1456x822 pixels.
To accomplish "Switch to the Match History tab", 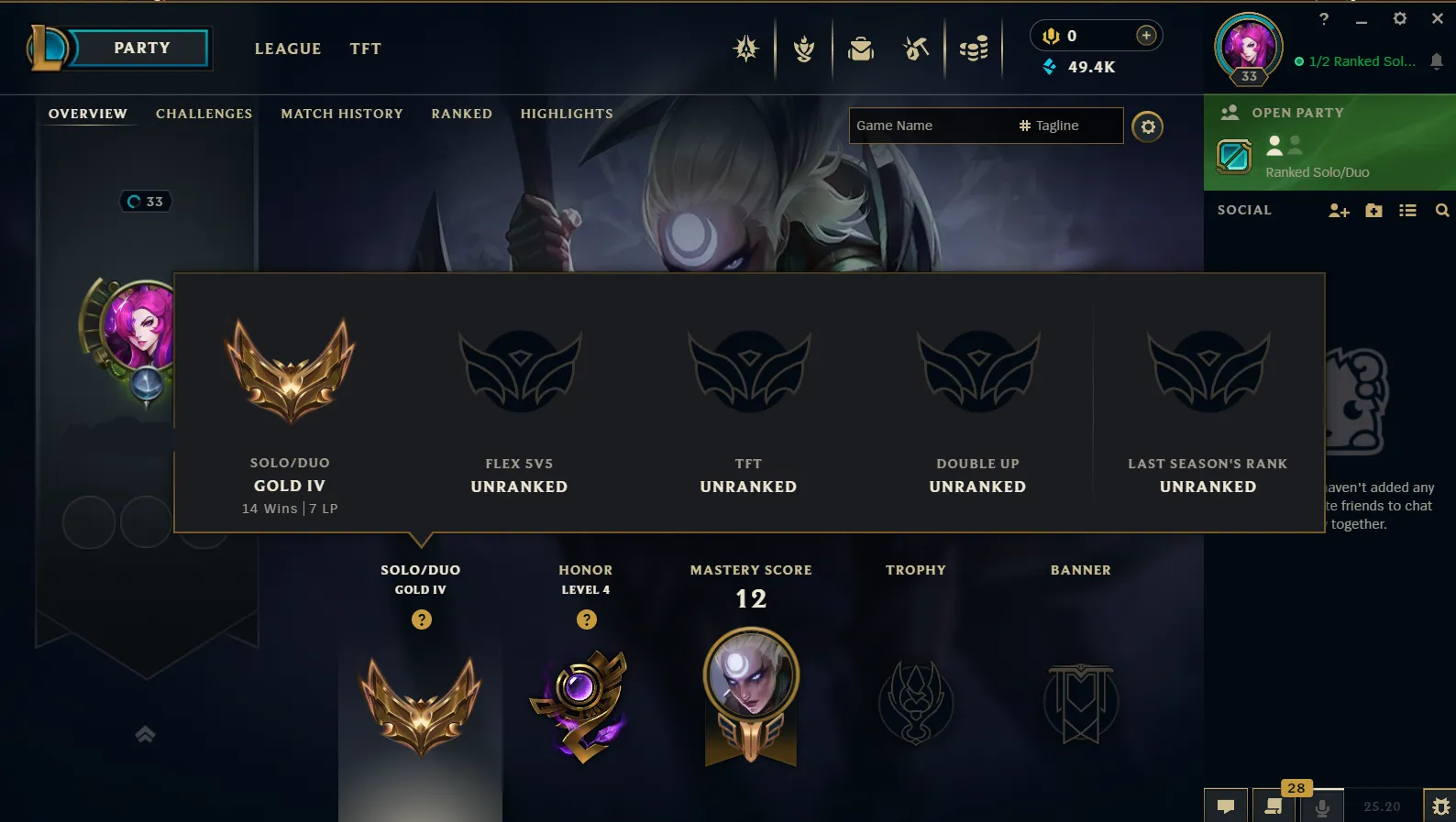I will click(x=341, y=114).
